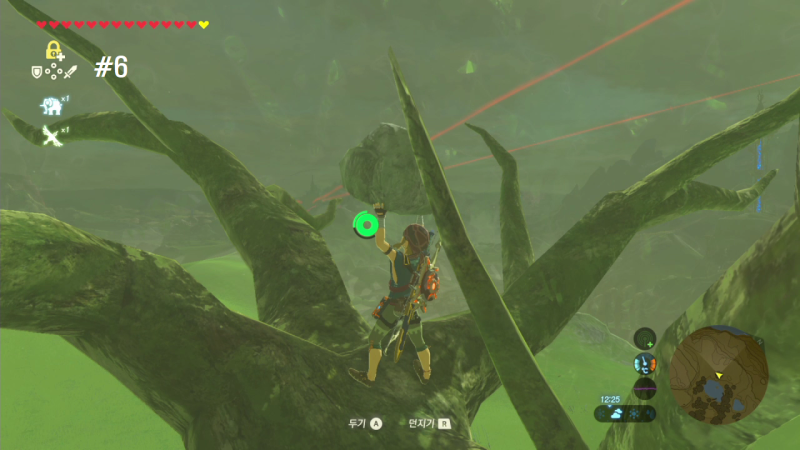Viewport: 800px width, 450px height.
Task: Select the Sheikah Sensor+ icon
Action: pos(645,339)
